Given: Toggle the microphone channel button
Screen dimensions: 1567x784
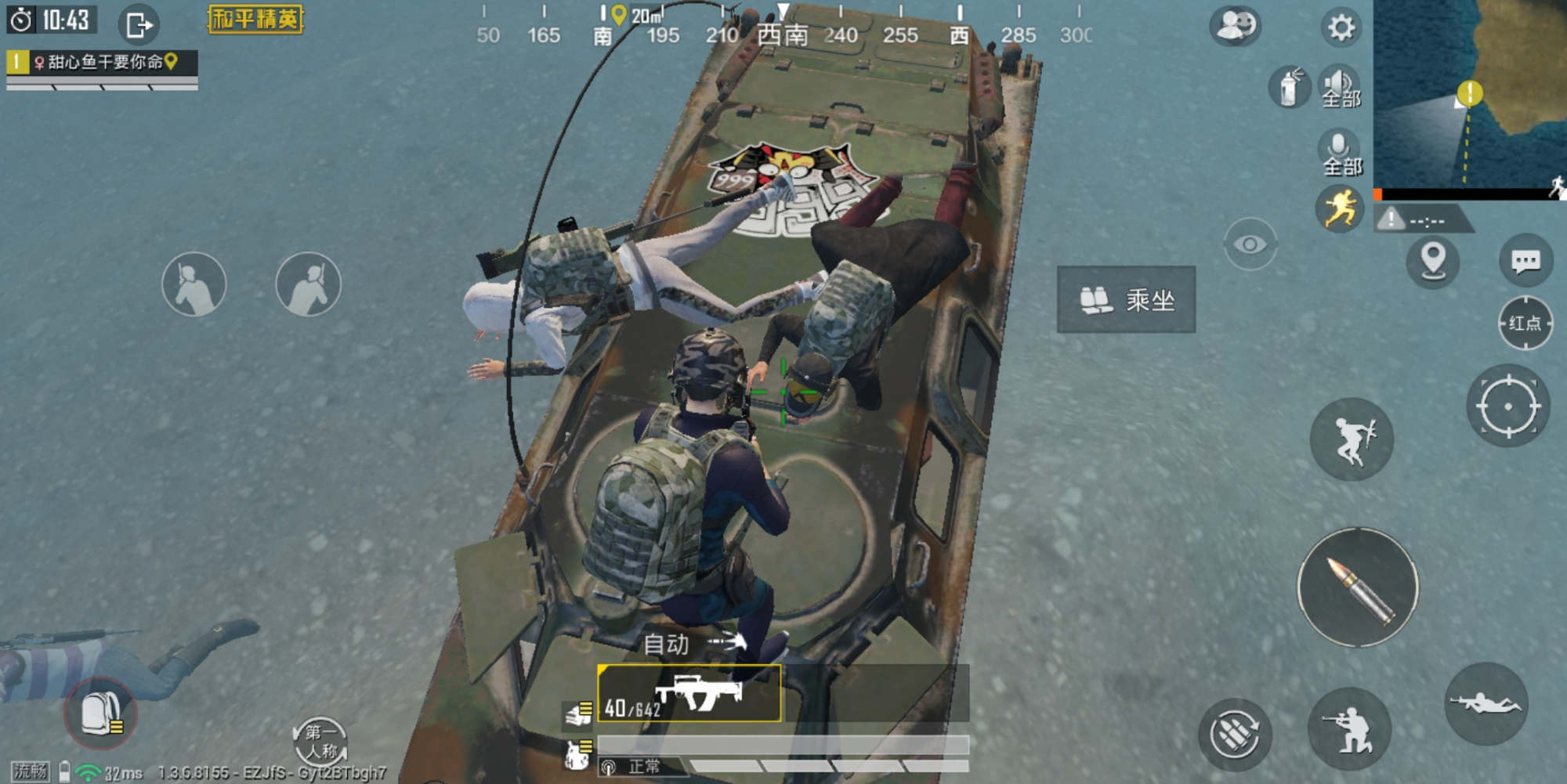Looking at the screenshot, I should (x=1341, y=153).
